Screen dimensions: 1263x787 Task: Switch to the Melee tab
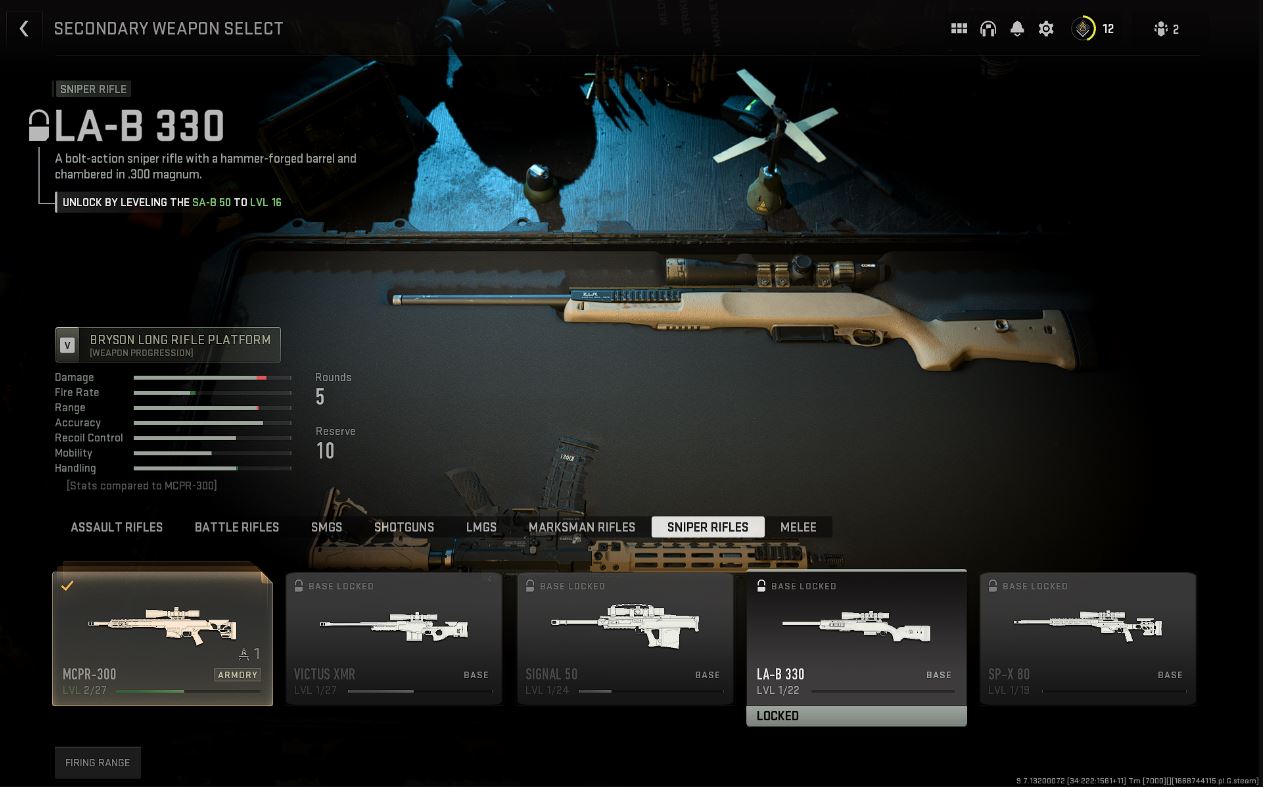click(798, 527)
